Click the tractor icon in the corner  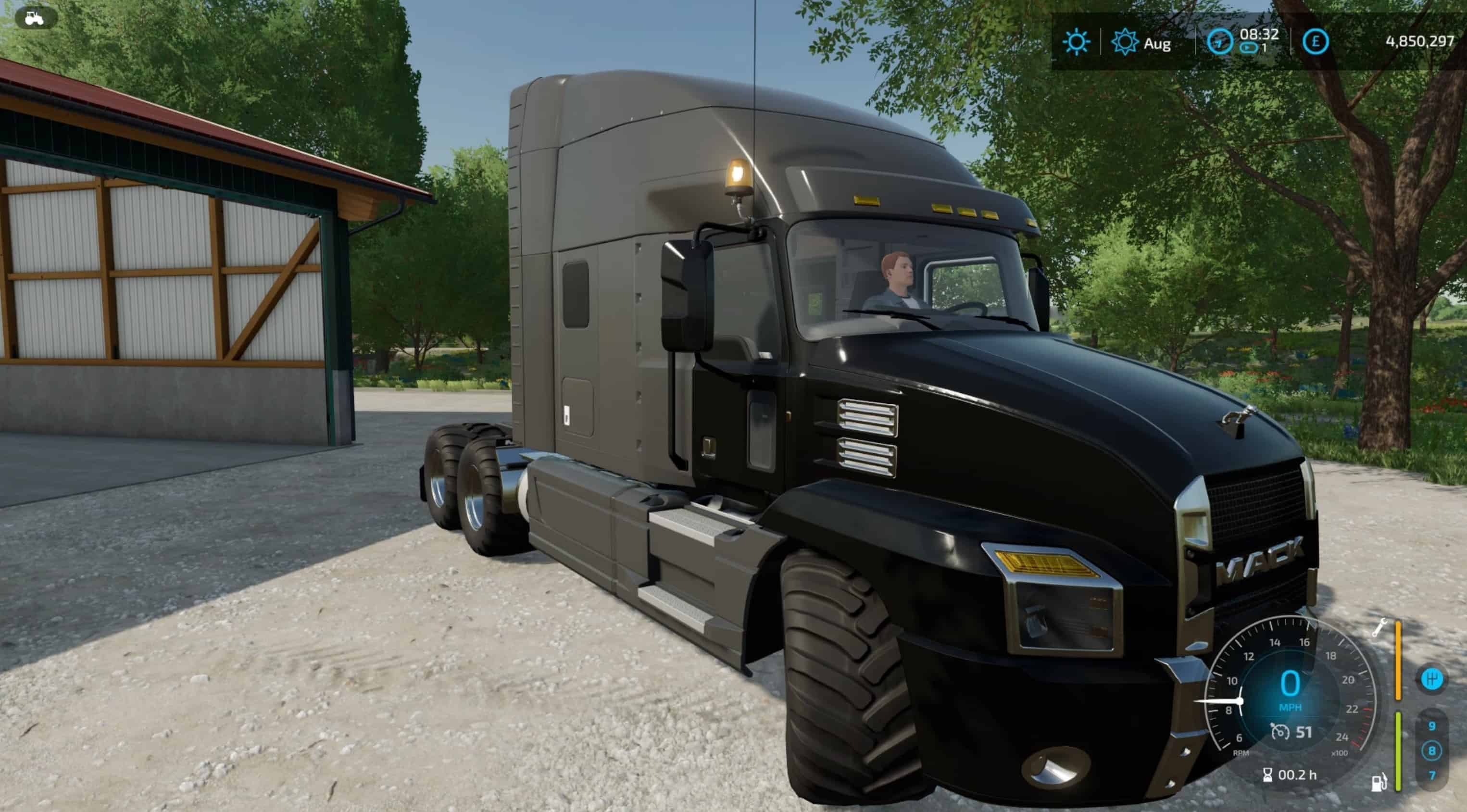tap(35, 18)
